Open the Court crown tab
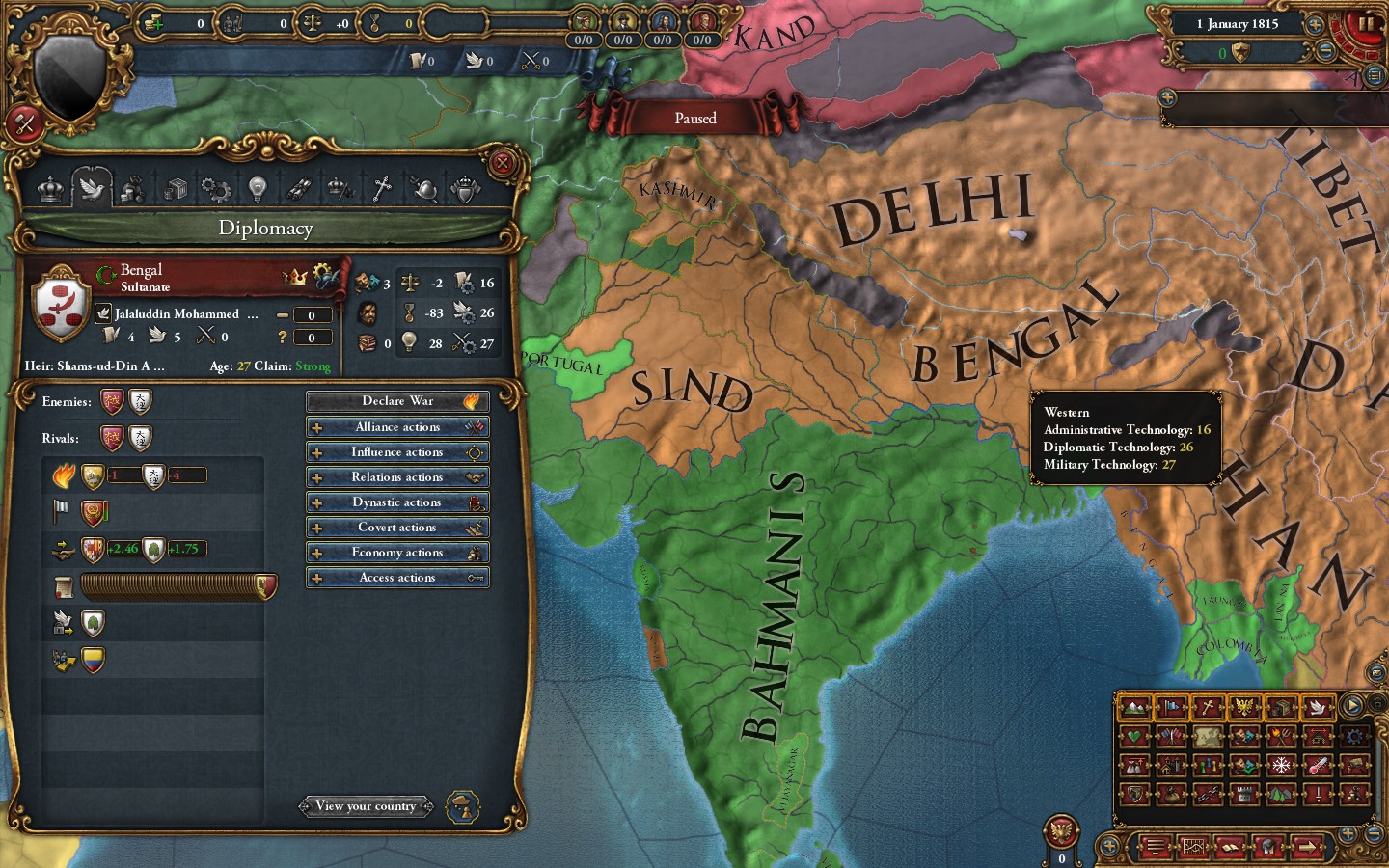 coord(49,188)
